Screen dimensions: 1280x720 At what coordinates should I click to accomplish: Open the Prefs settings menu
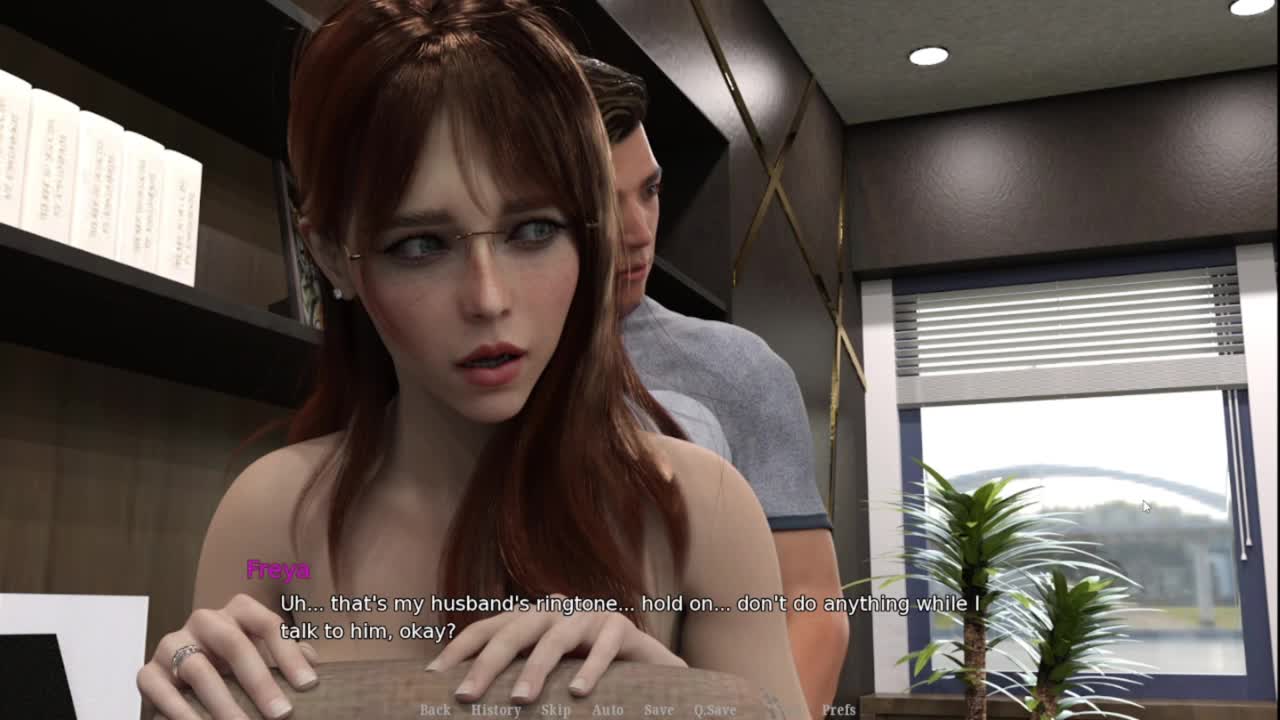tap(838, 710)
